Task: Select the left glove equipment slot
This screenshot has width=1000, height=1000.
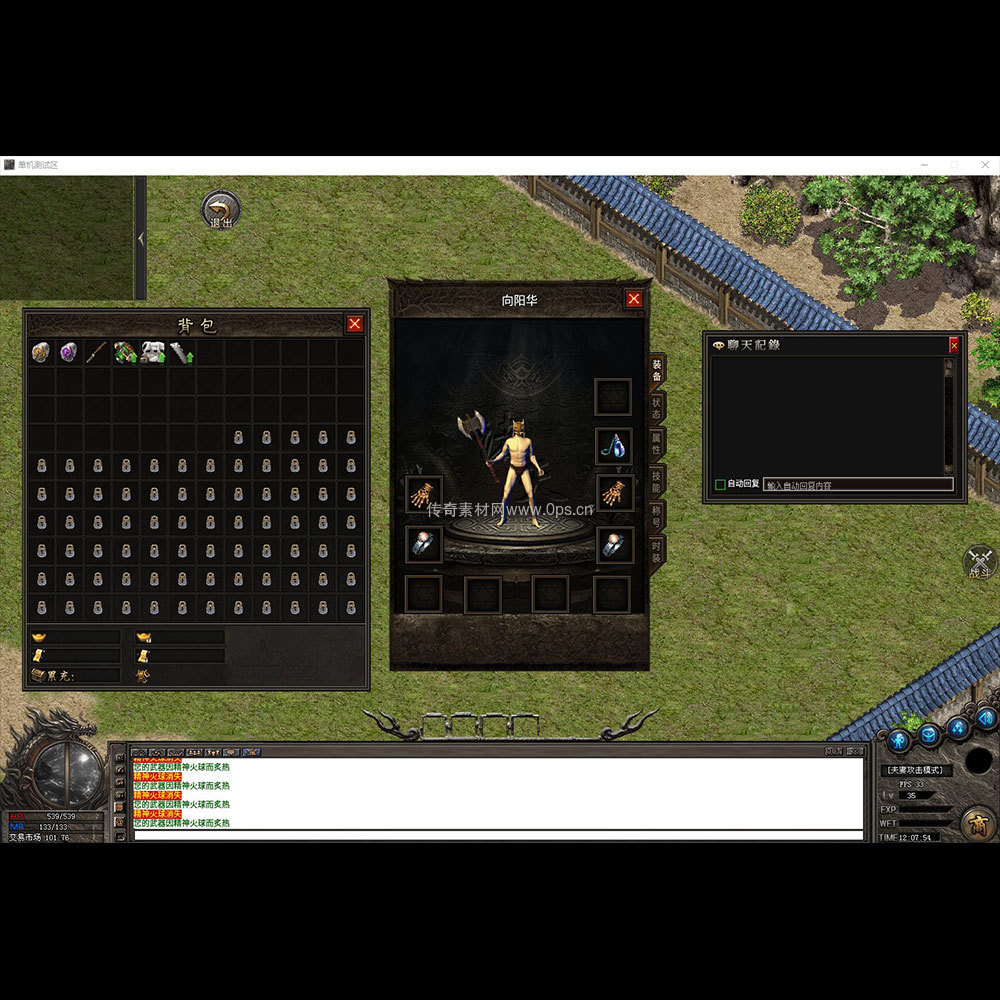Action: pos(423,493)
